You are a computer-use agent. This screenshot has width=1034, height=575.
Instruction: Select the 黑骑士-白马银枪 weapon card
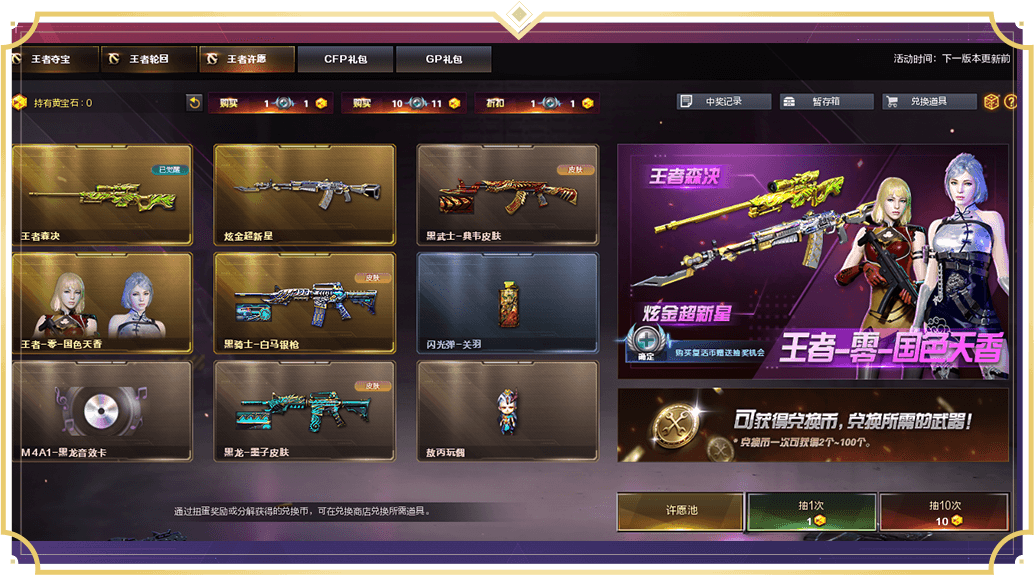click(x=304, y=302)
